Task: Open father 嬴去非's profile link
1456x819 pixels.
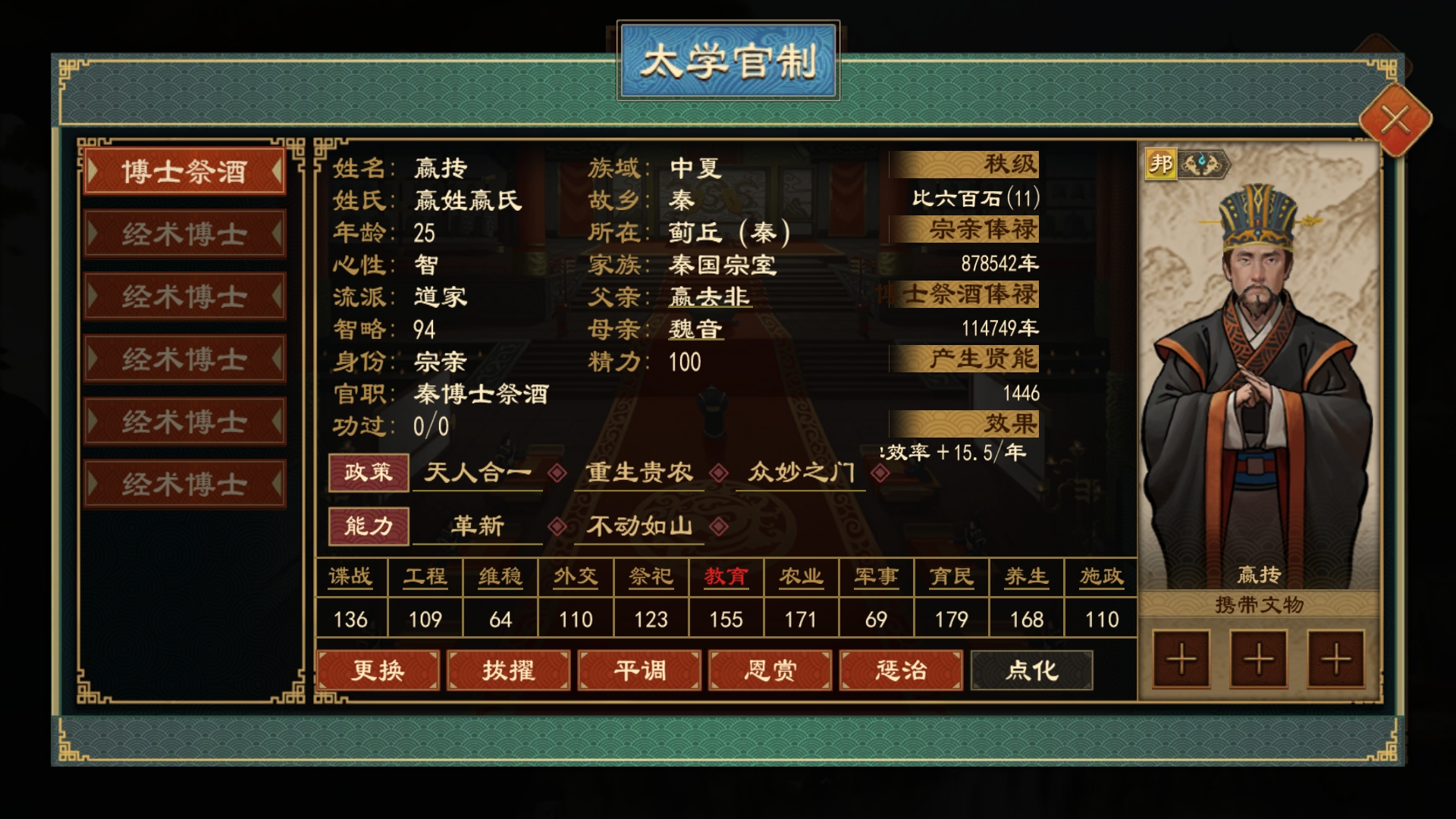Action: point(711,297)
